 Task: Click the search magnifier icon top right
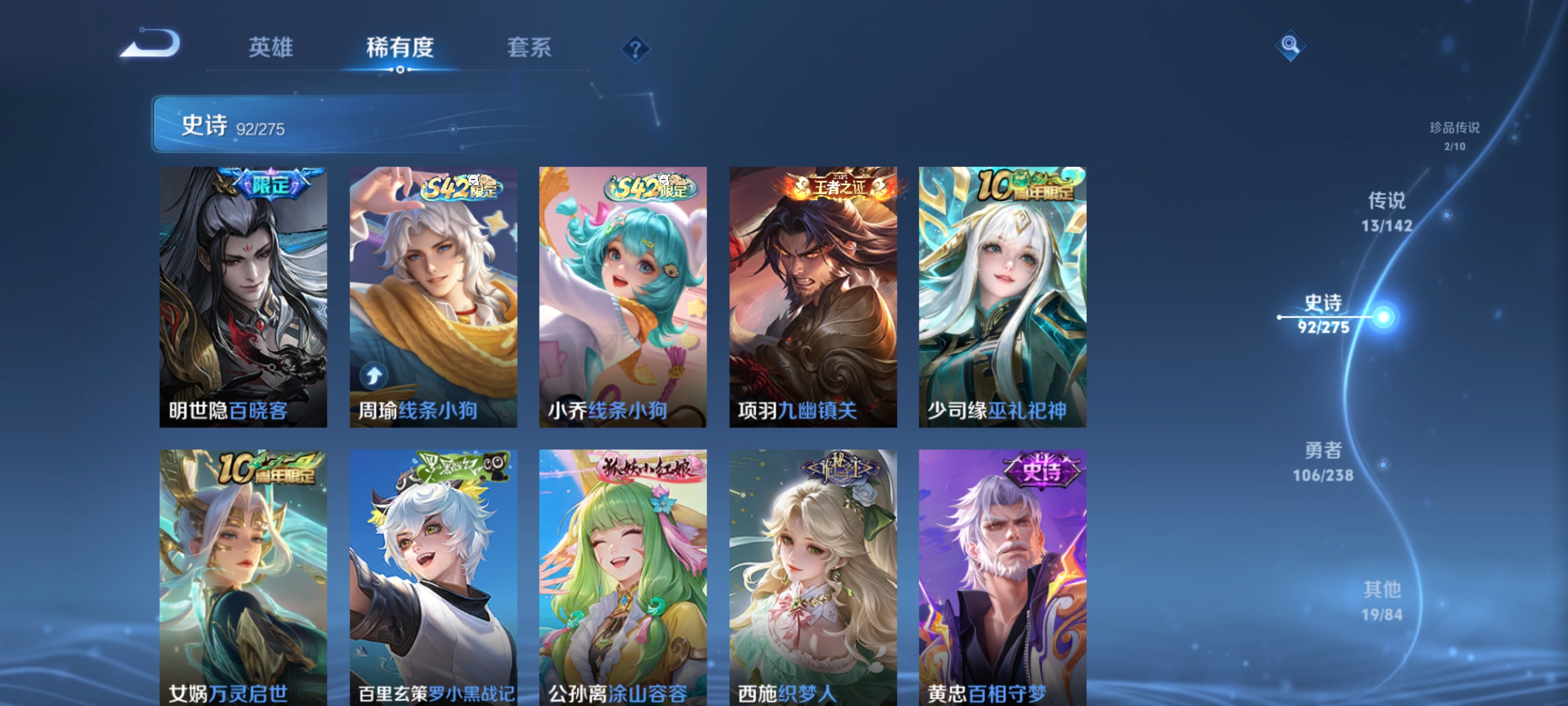click(1290, 45)
